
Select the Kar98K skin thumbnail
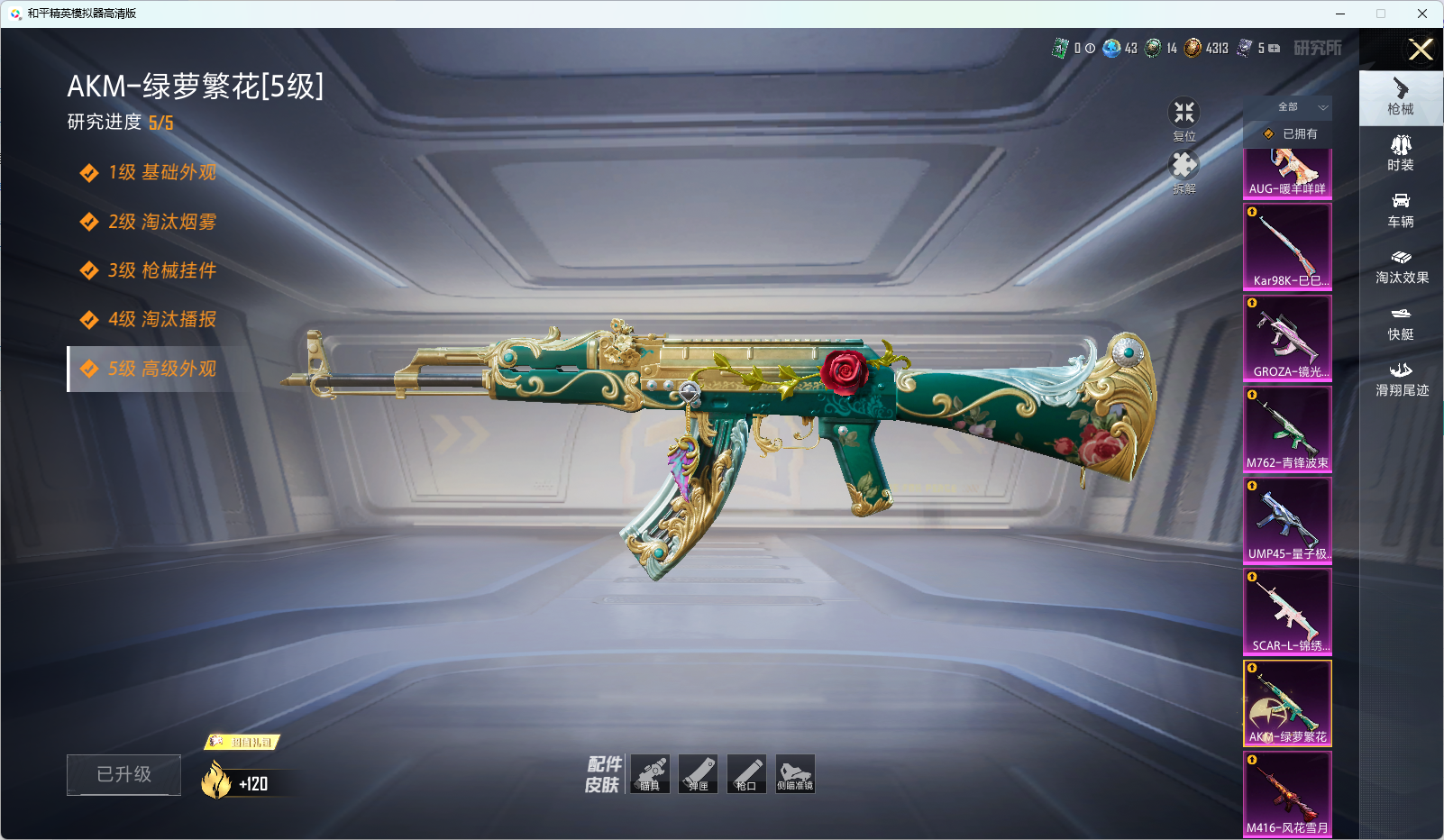[1287, 246]
